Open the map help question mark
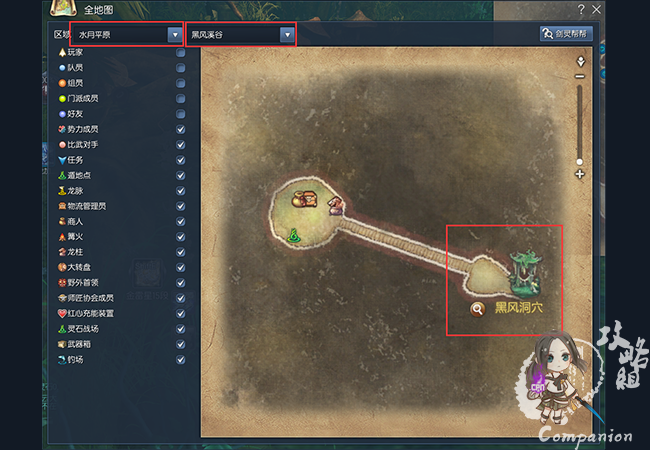This screenshot has width=650, height=450. coord(581,9)
